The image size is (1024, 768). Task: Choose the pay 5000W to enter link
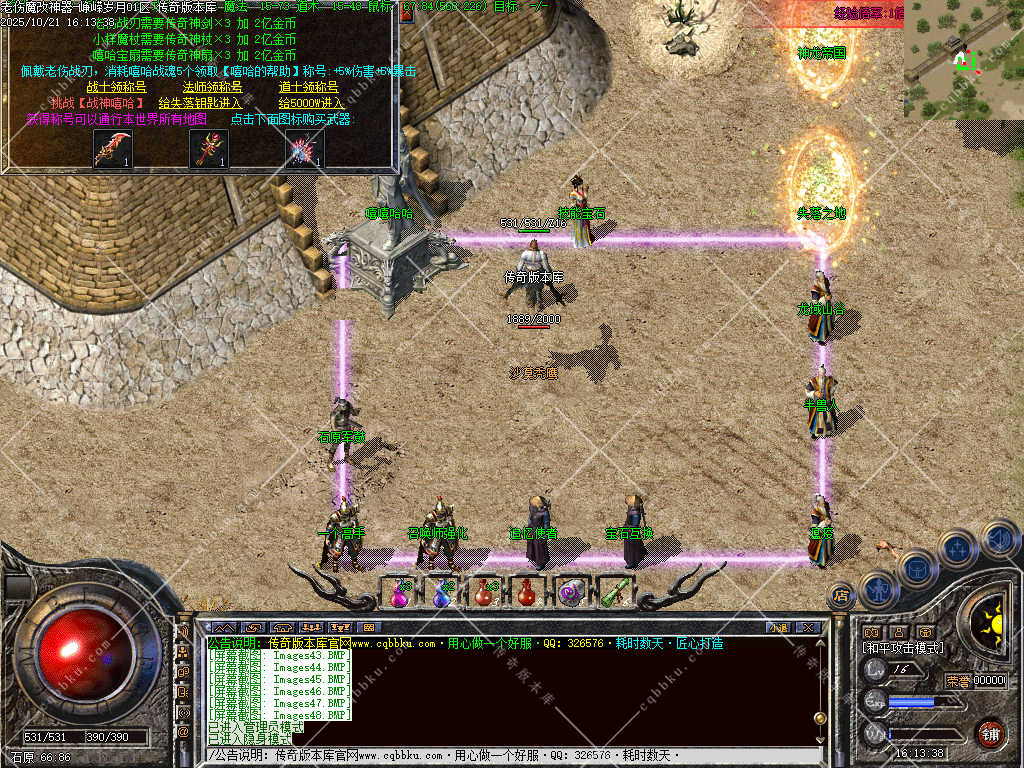[311, 103]
